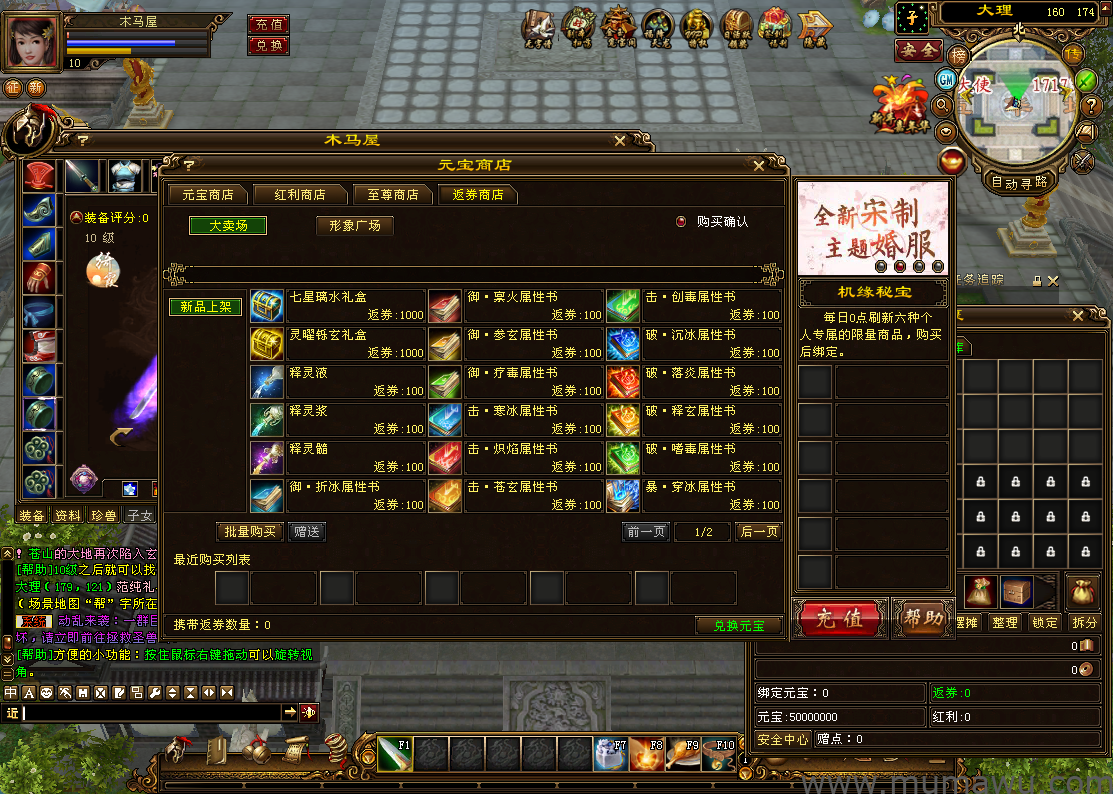Viewport: 1113px width, 794px height.
Task: Open the red 充值 recharge button
Action: [x=839, y=618]
